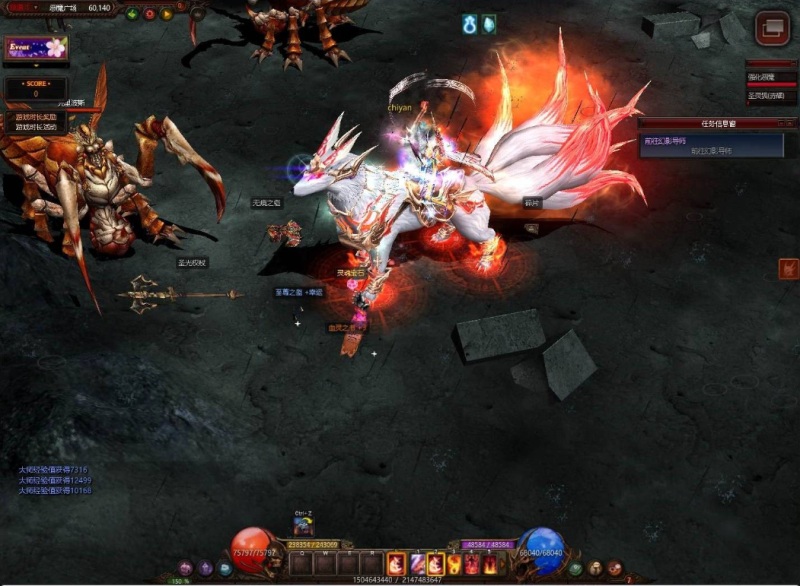This screenshot has height=586, width=800.
Task: Select the blue ring buff icon at top
Action: point(470,25)
